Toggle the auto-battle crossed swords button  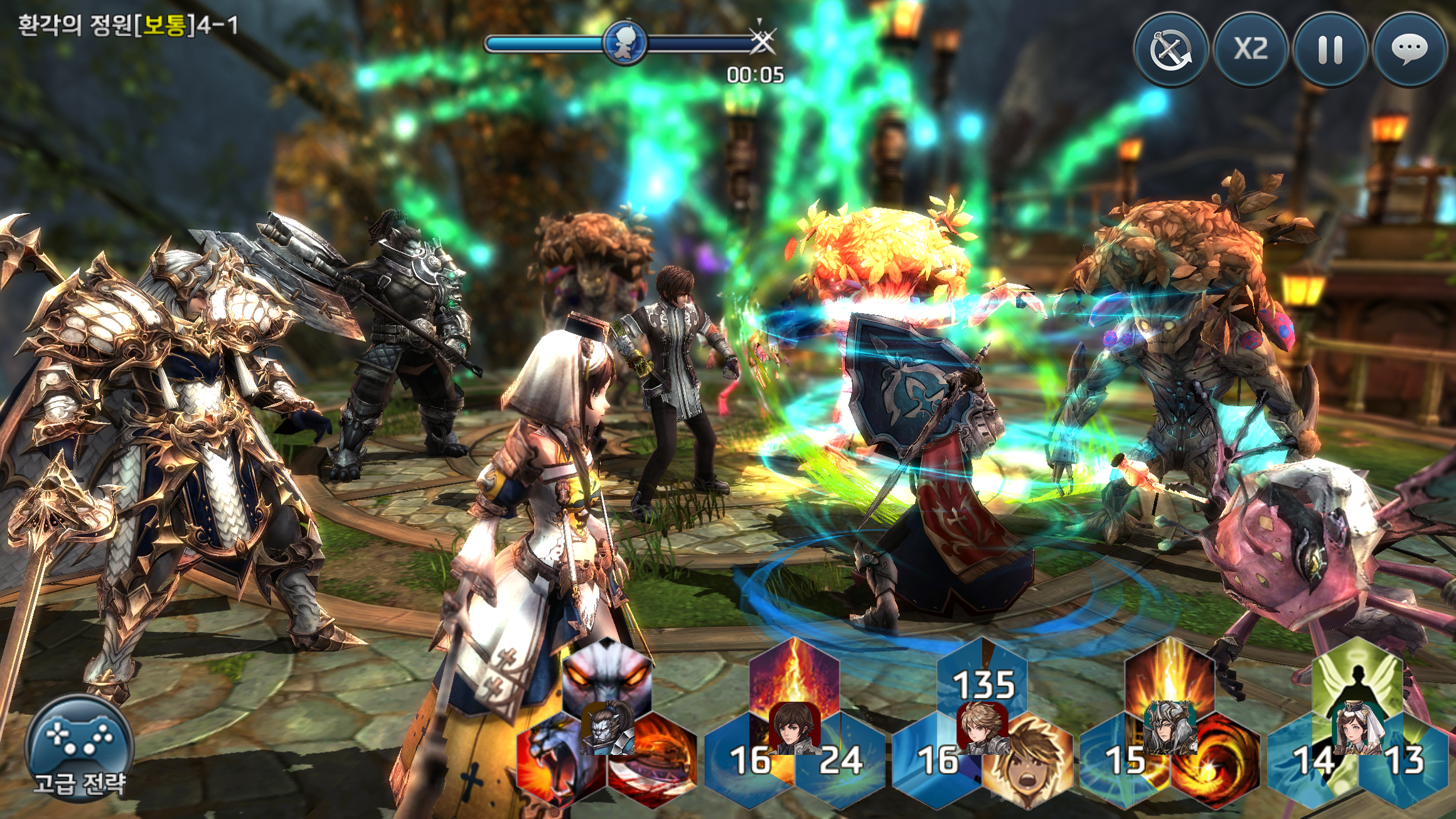click(1170, 50)
